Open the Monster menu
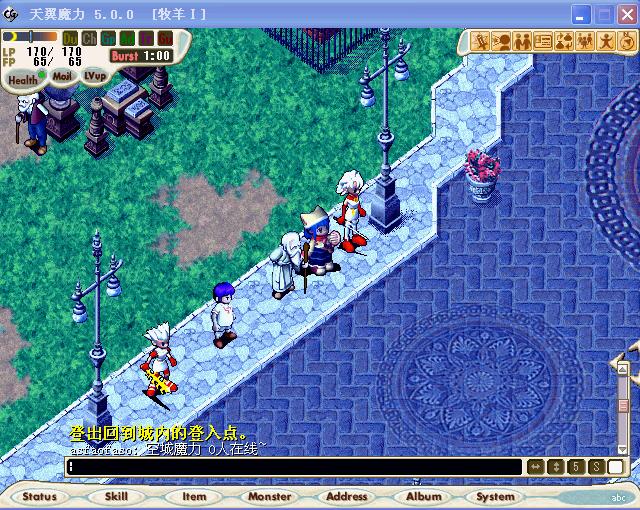This screenshot has height=510, width=640. [x=269, y=496]
